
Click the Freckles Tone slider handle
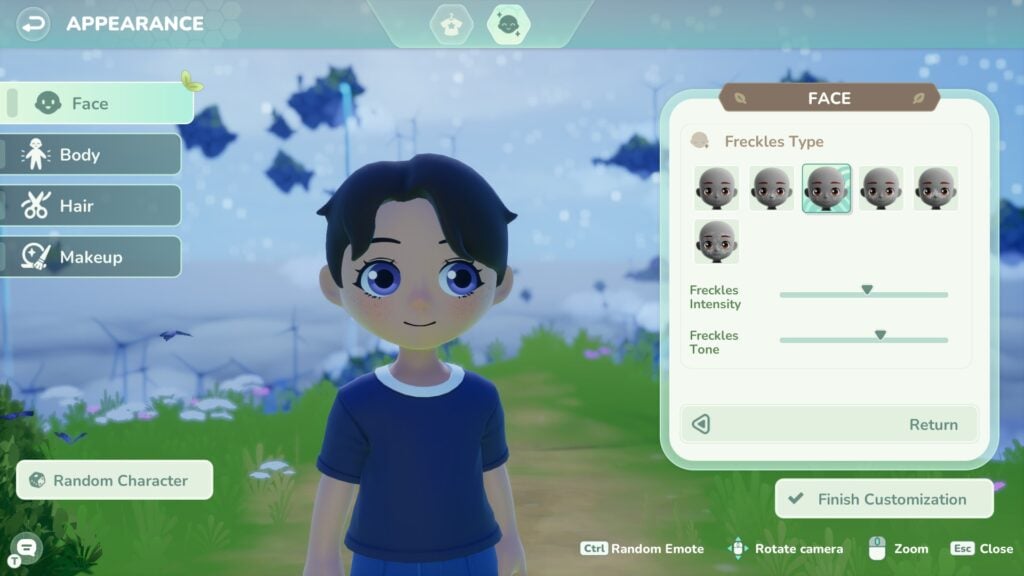point(880,336)
